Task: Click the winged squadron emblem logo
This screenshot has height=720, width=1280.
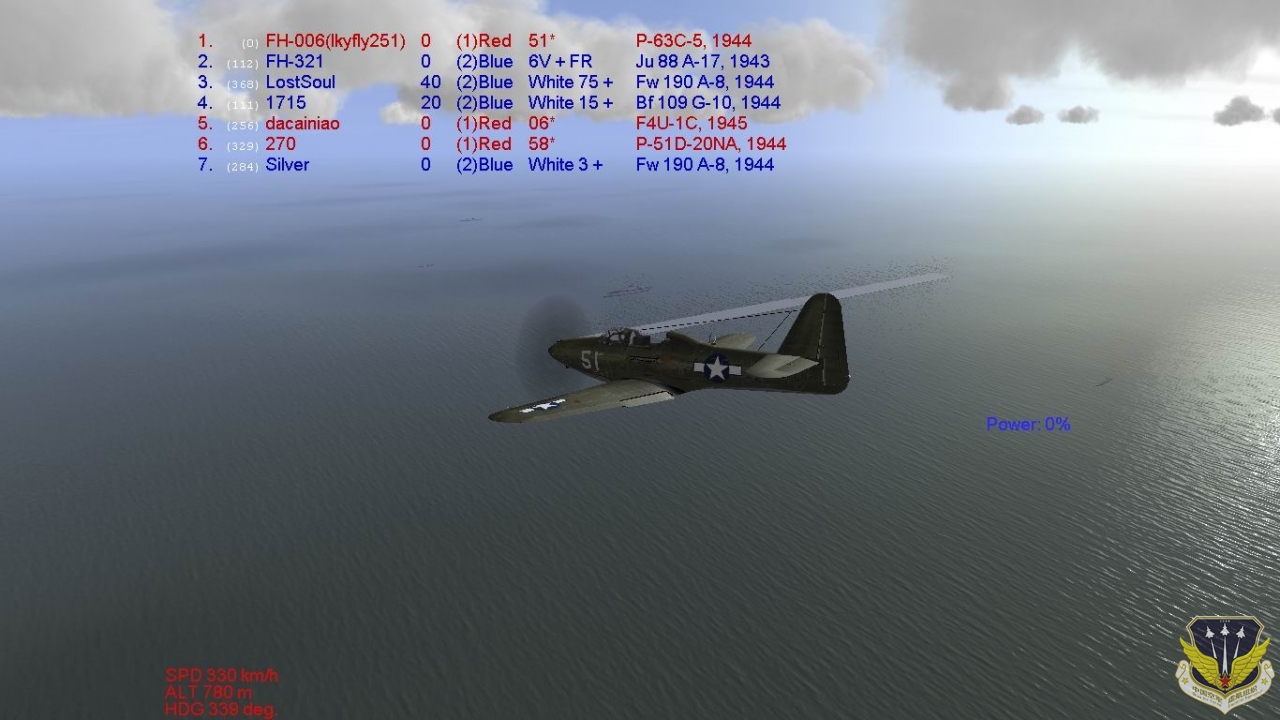Action: click(1223, 663)
